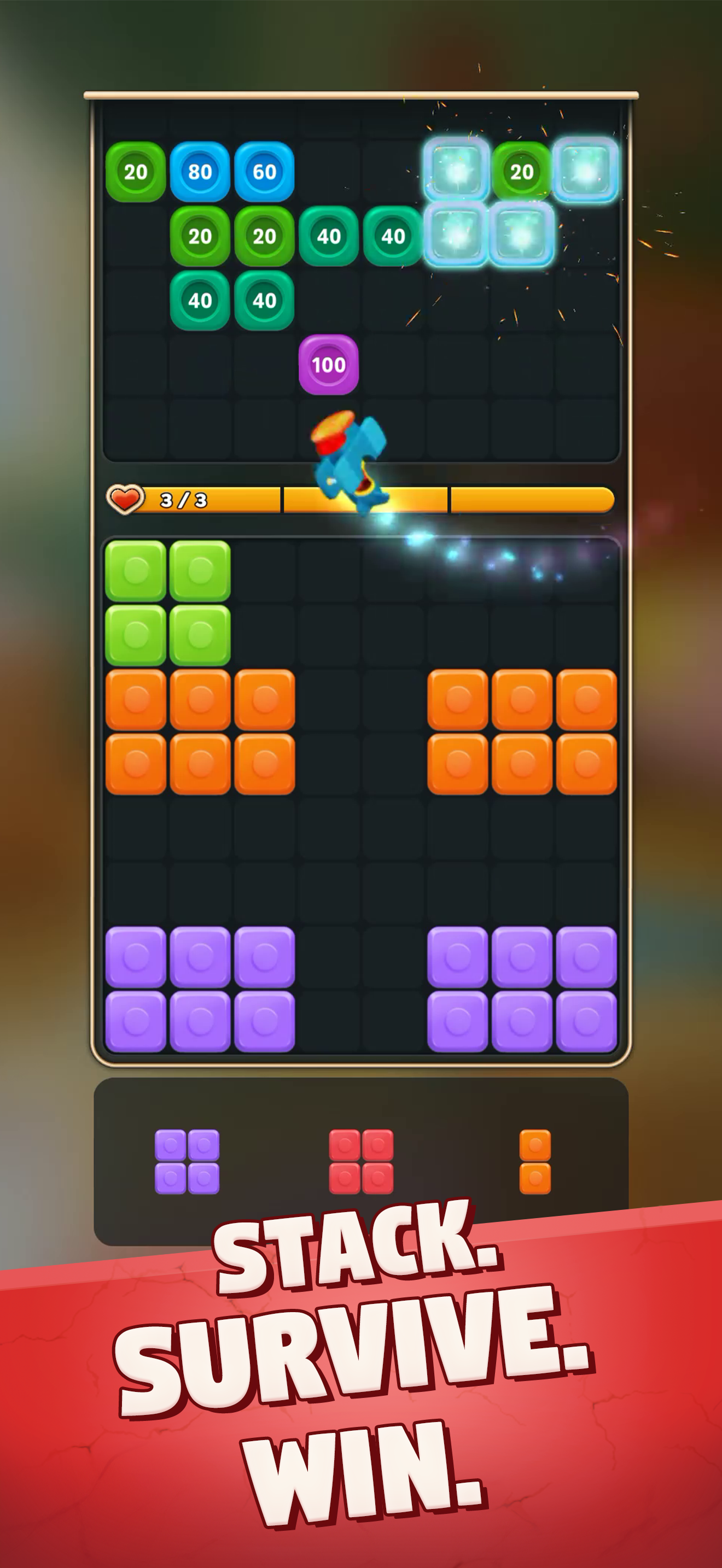
Task: Tap the blue 60 brick
Action: (x=264, y=172)
